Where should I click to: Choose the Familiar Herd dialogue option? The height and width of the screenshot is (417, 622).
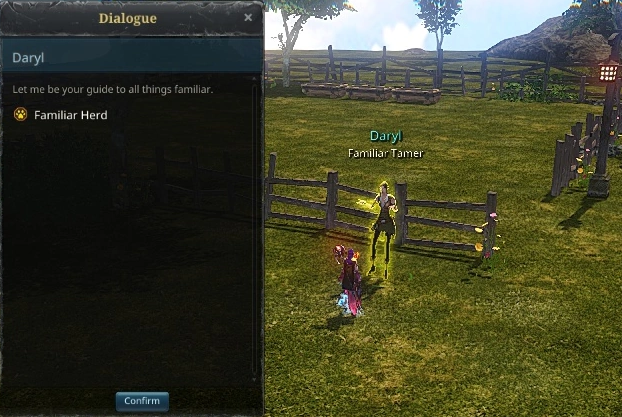[69, 115]
